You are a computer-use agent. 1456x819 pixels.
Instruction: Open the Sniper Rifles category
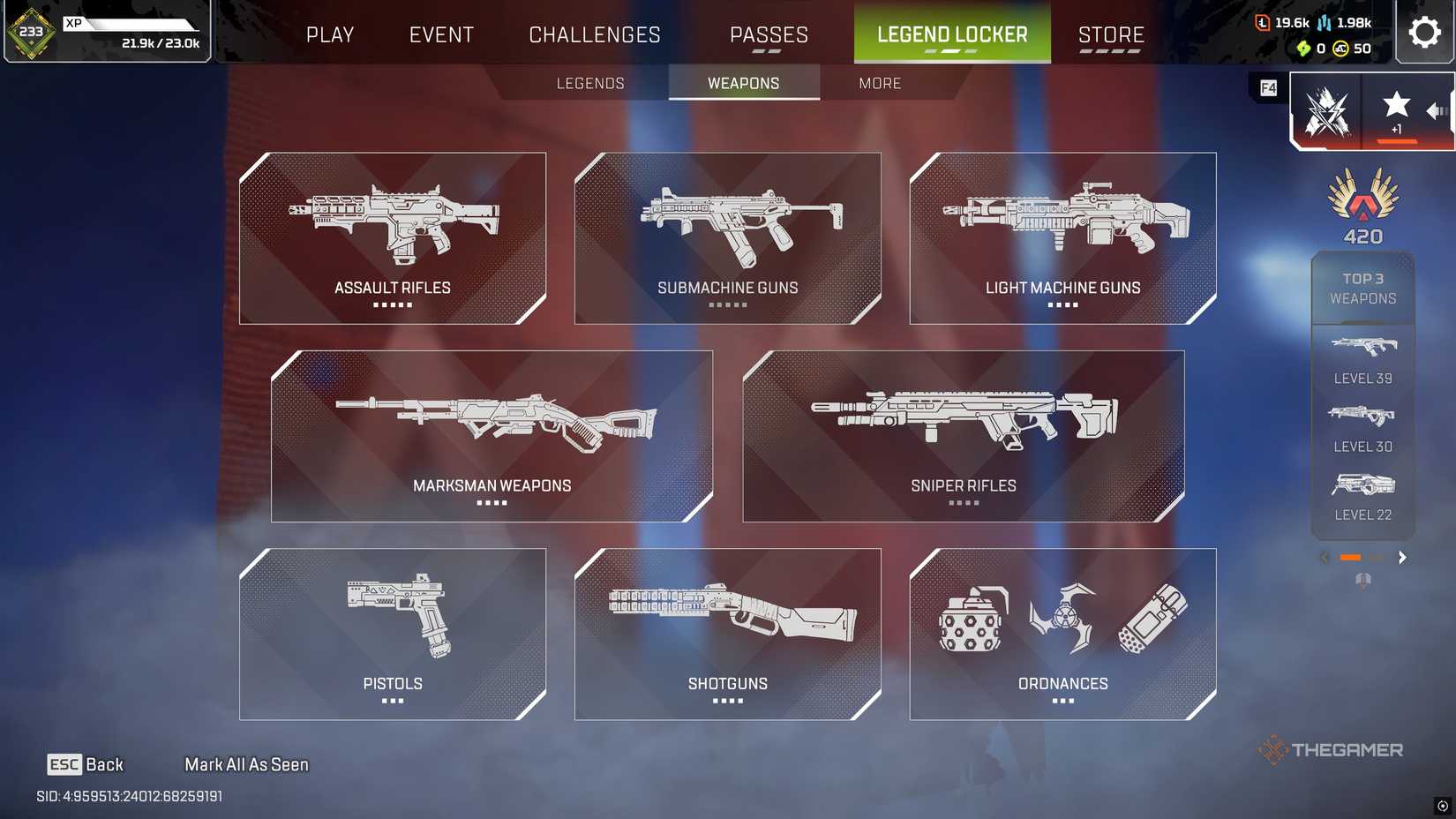pyautogui.click(x=964, y=434)
